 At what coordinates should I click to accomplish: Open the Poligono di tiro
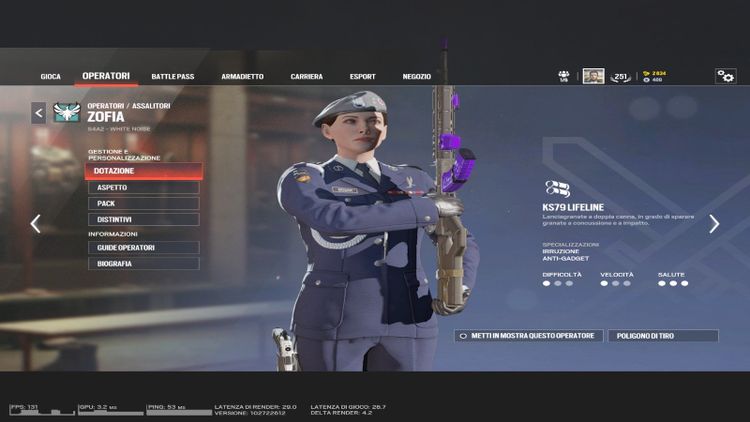[662, 336]
